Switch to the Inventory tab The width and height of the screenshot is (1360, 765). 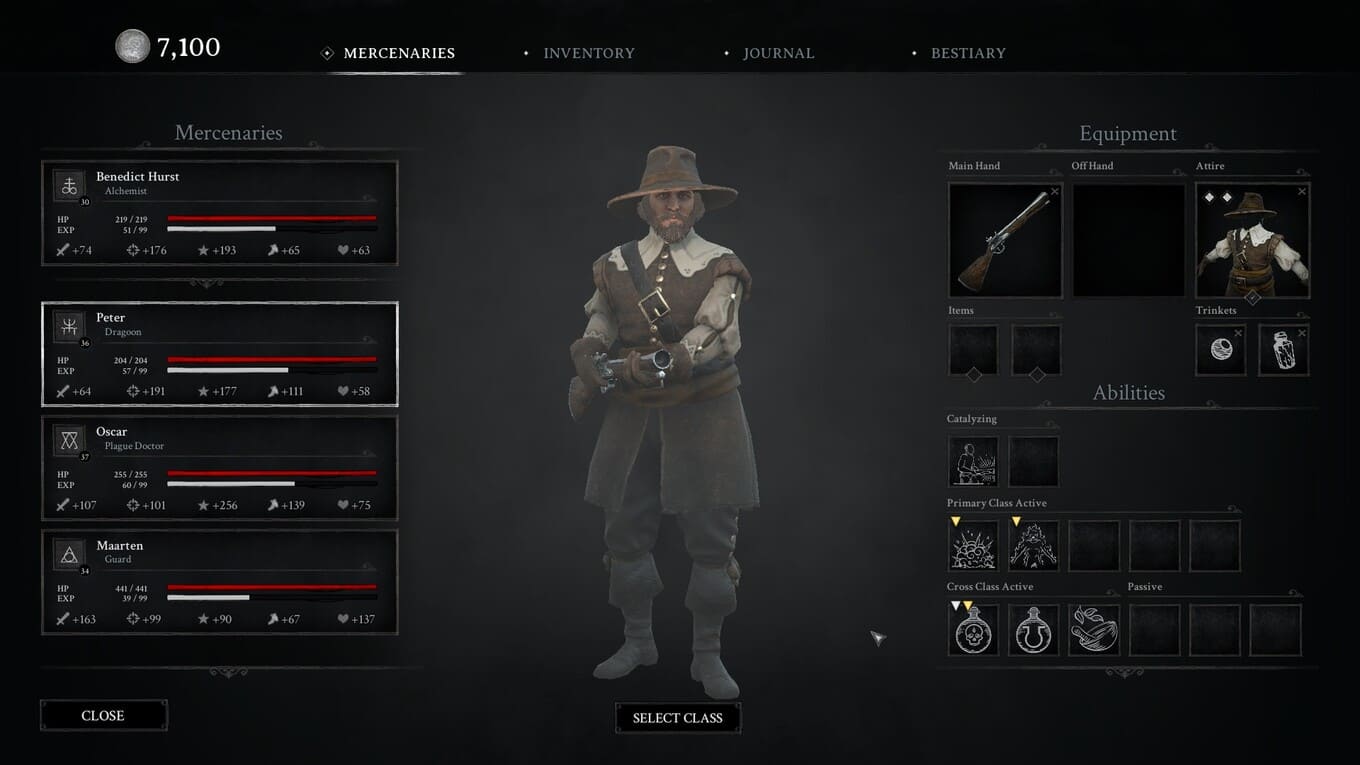pyautogui.click(x=588, y=53)
